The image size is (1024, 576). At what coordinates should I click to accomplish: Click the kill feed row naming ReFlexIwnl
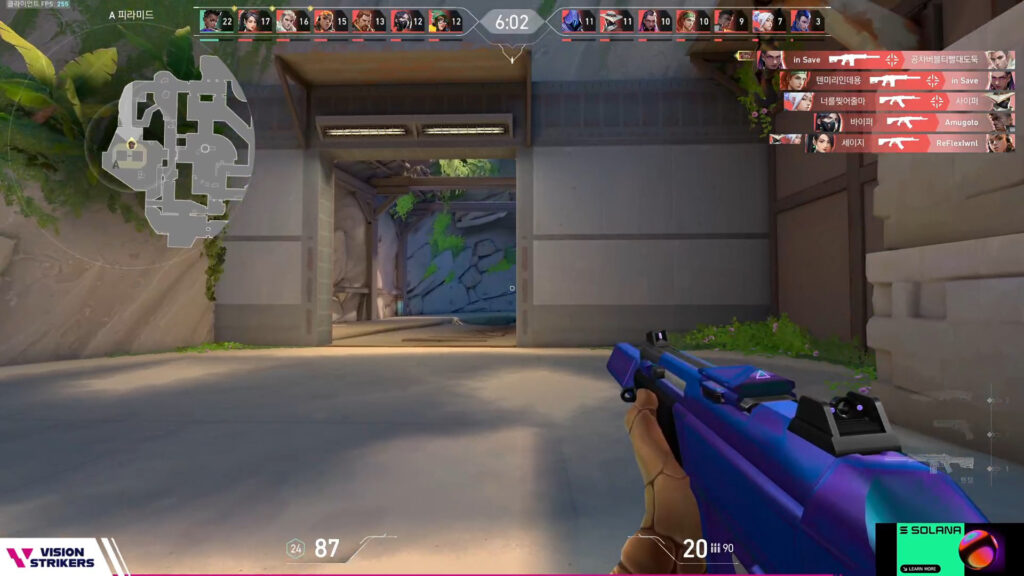tap(892, 143)
